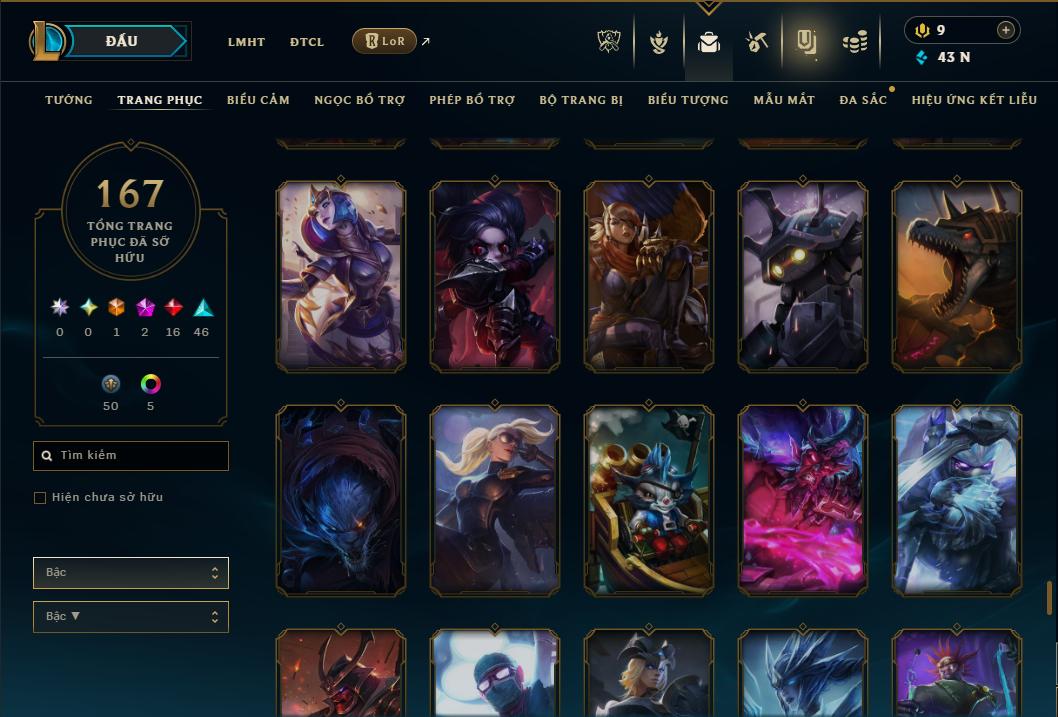
Task: Open the MẪU MẮT wards tab
Action: coord(784,100)
